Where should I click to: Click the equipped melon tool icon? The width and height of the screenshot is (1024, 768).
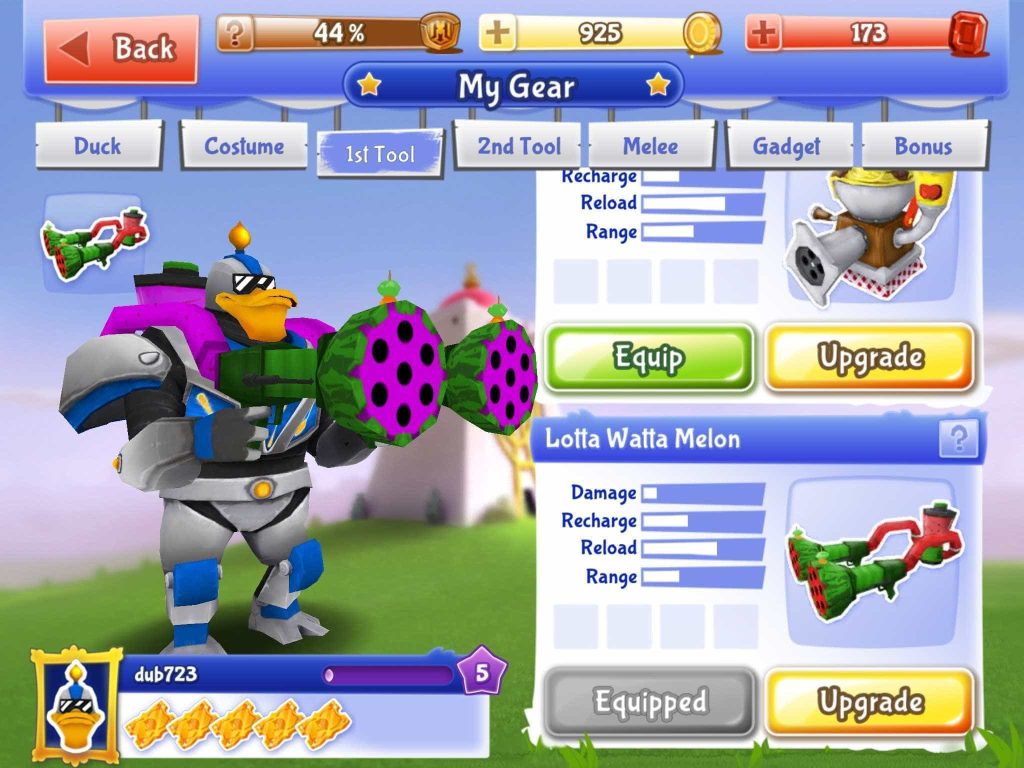[x=93, y=240]
